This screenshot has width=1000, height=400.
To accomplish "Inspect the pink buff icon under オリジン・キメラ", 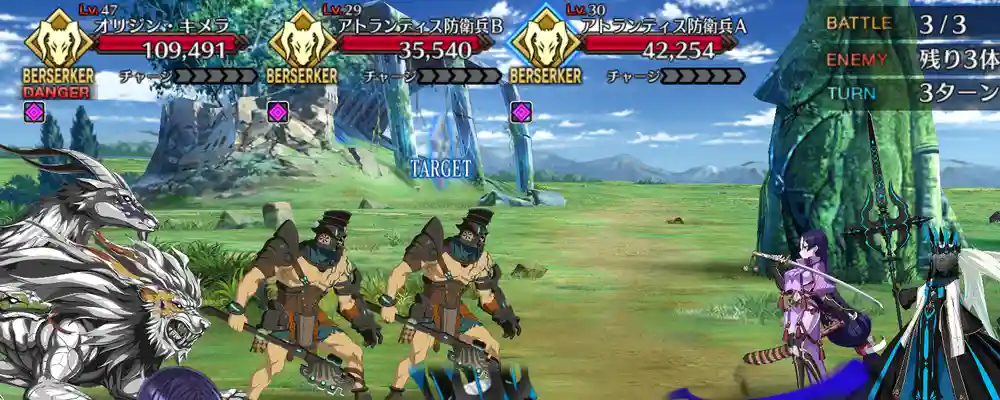I will [x=35, y=112].
